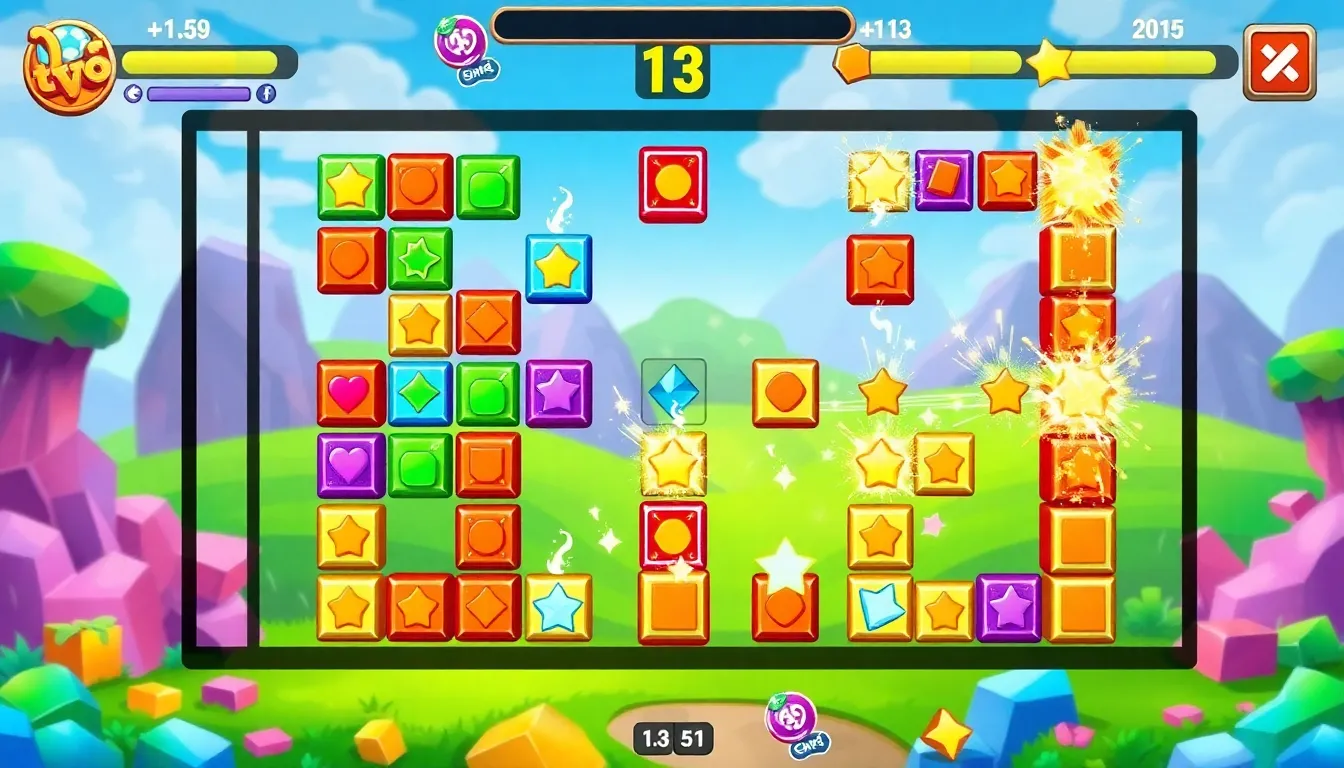The image size is (1344, 768).
Task: Click the round game logo badge
Action: 69,66
